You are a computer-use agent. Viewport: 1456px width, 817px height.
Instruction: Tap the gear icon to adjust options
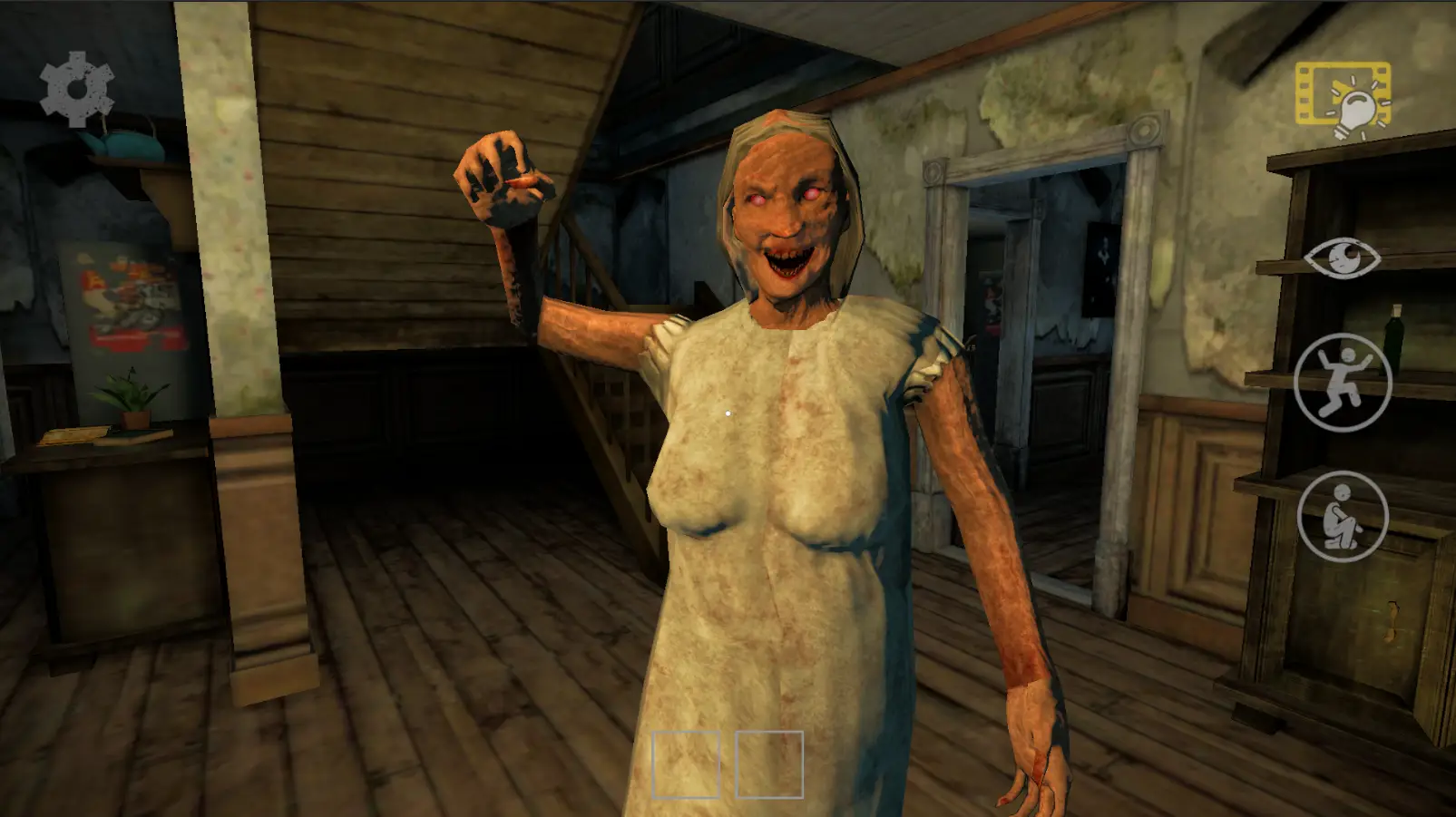(x=77, y=88)
